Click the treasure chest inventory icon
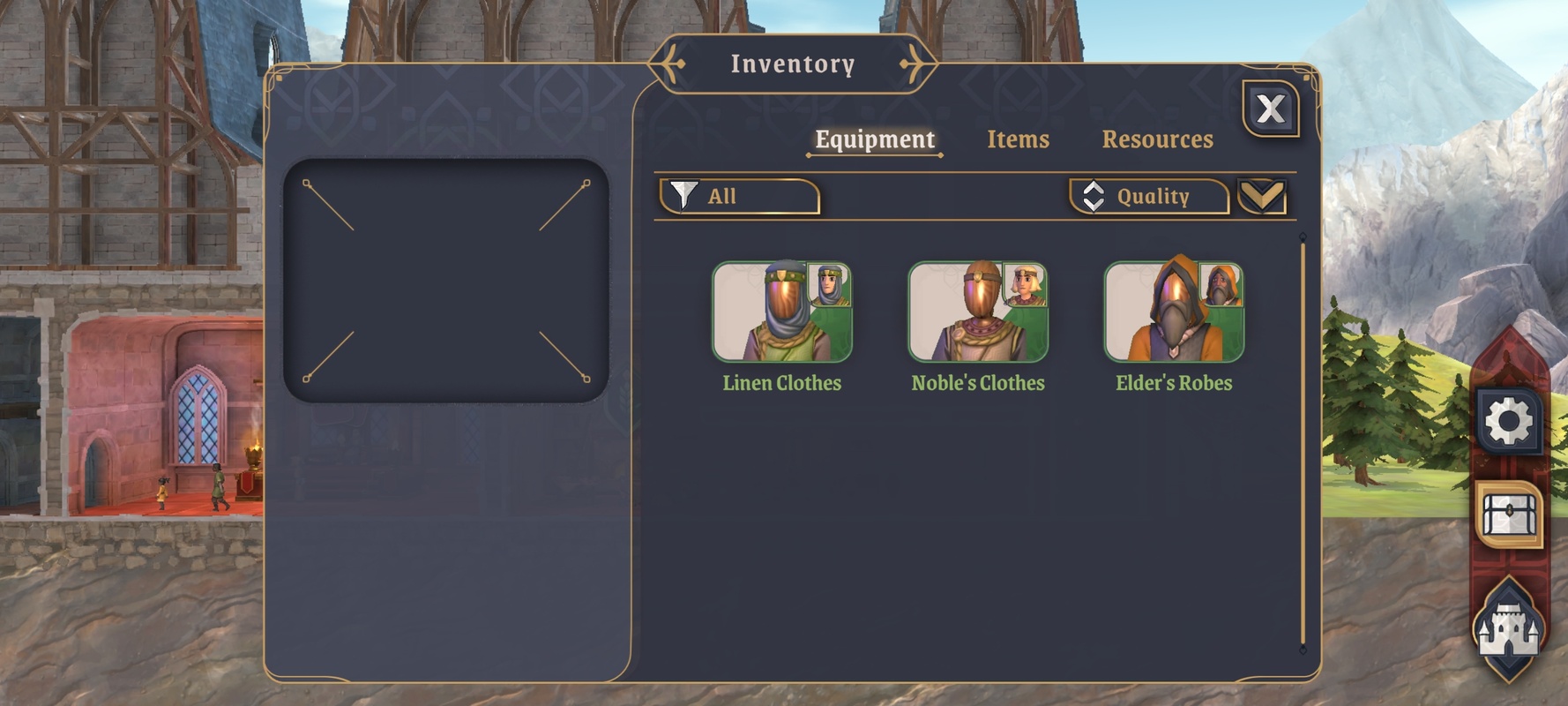The image size is (1568, 706). (x=1509, y=514)
